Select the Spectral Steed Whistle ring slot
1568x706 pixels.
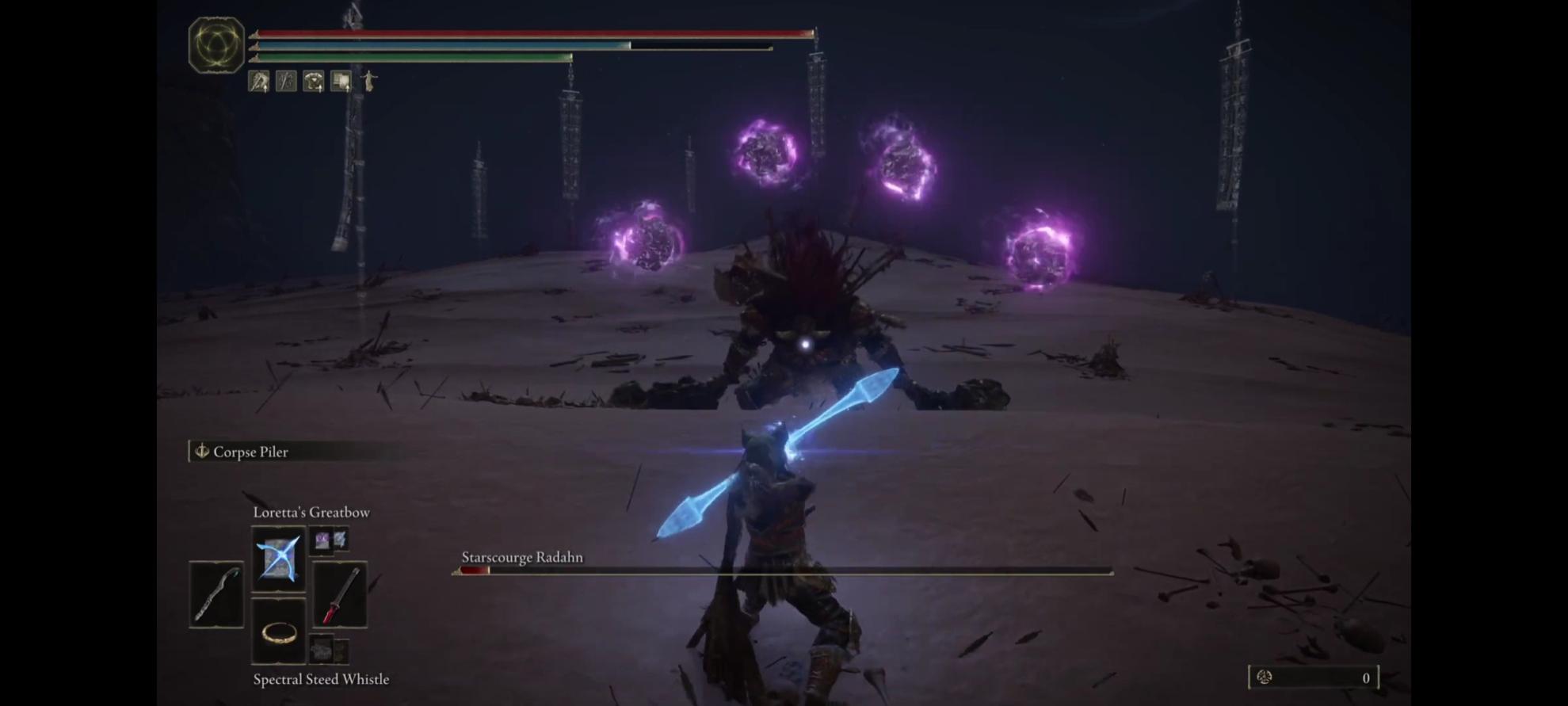278,632
